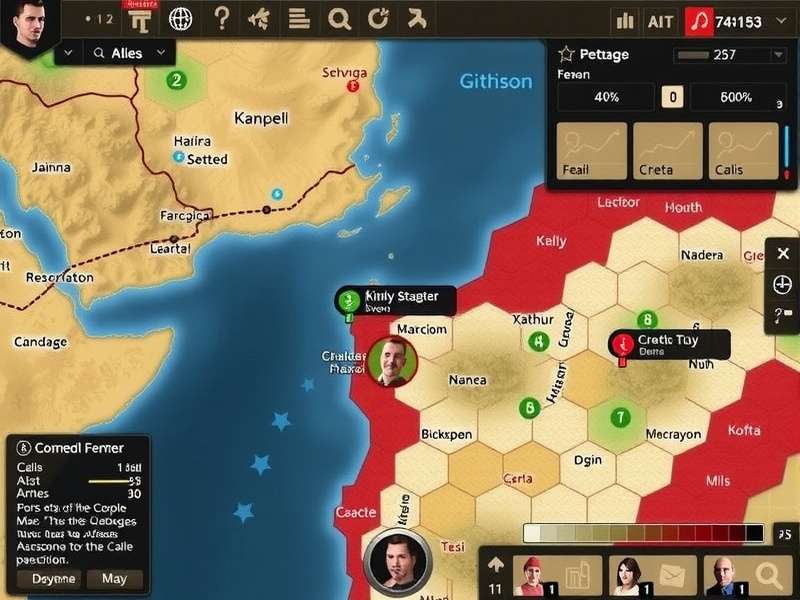This screenshot has height=600, width=800.
Task: Select the Cretic Tiay unit label
Action: (x=670, y=344)
